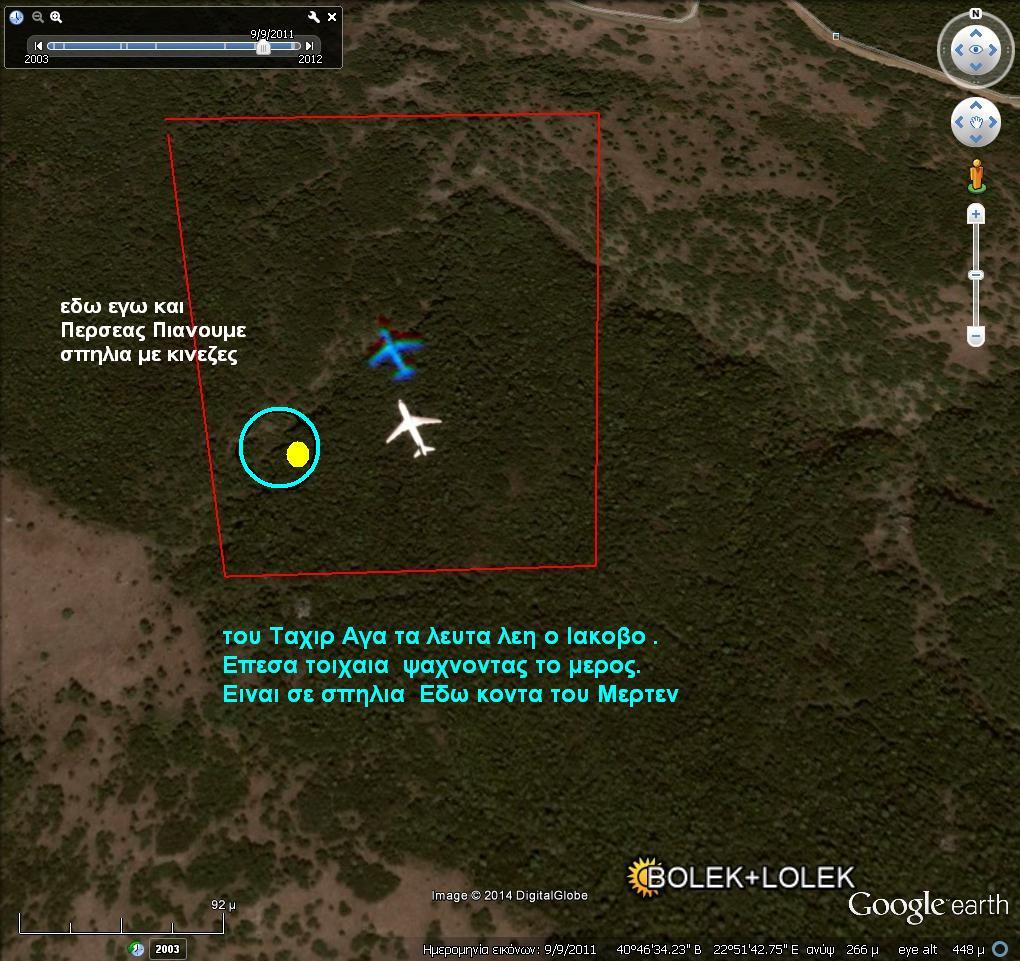Step back to the previous imagery date
The image size is (1020, 961).
point(38,46)
